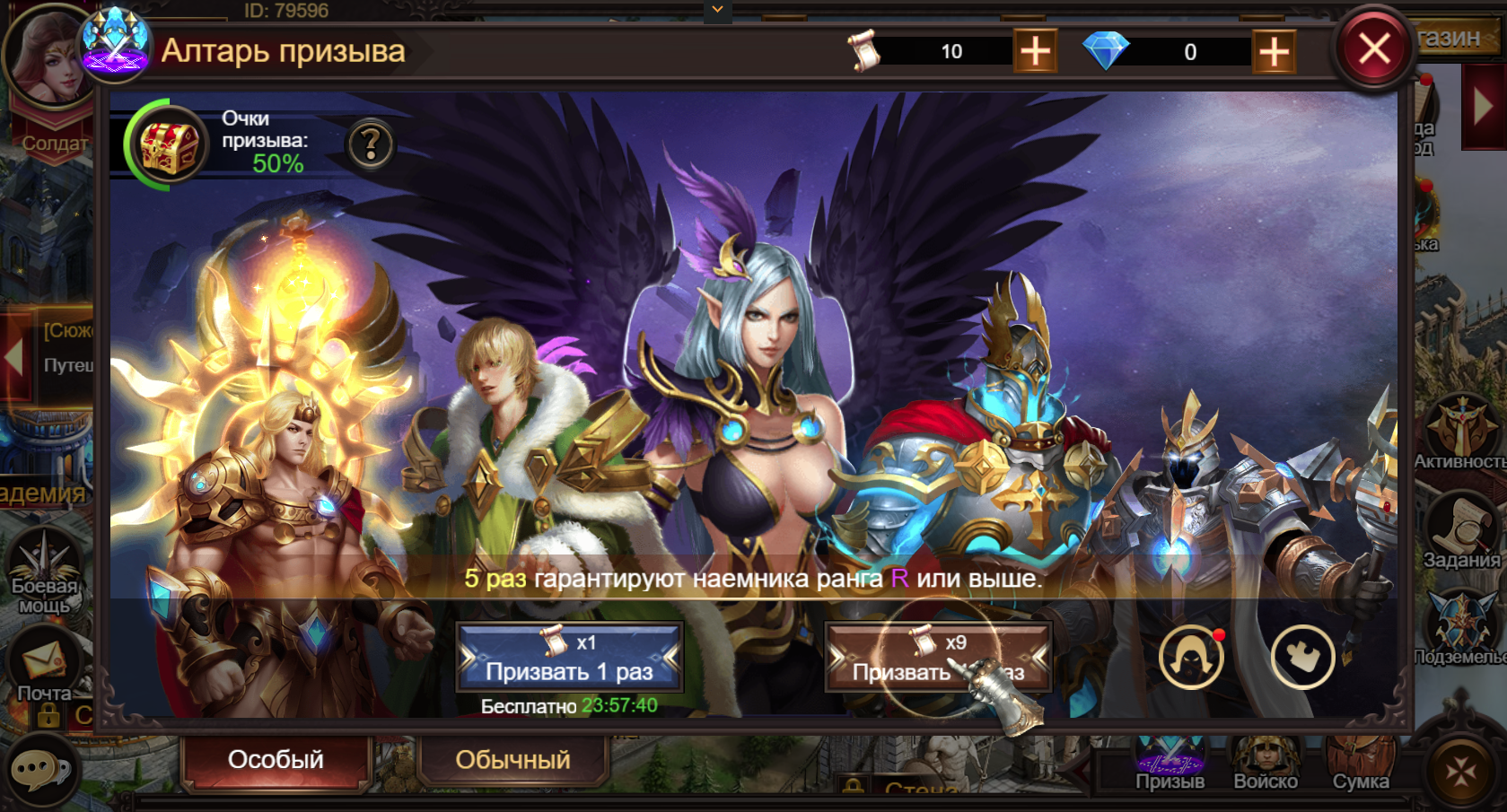
Task: Open the hooded mercenary icon
Action: pyautogui.click(x=1191, y=658)
